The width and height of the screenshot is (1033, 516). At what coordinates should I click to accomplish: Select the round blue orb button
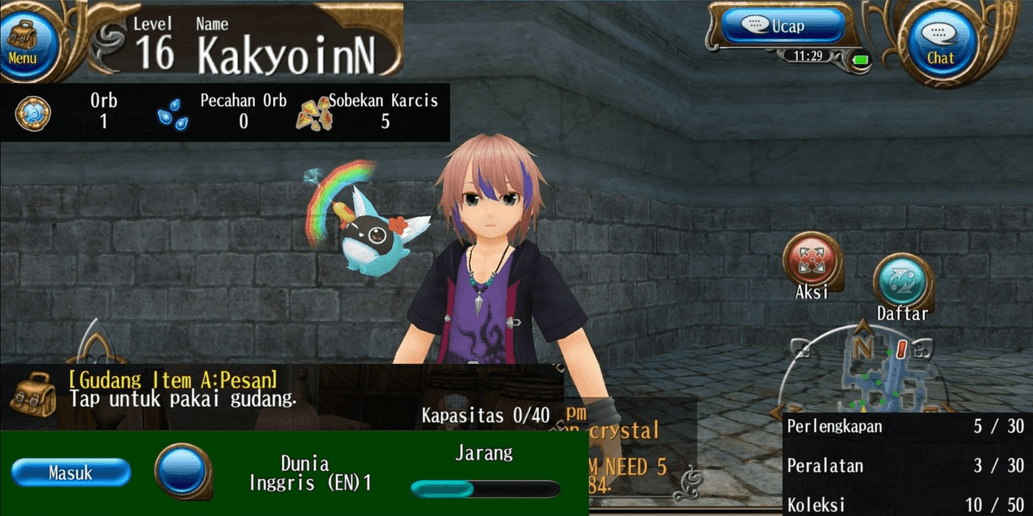tap(182, 470)
